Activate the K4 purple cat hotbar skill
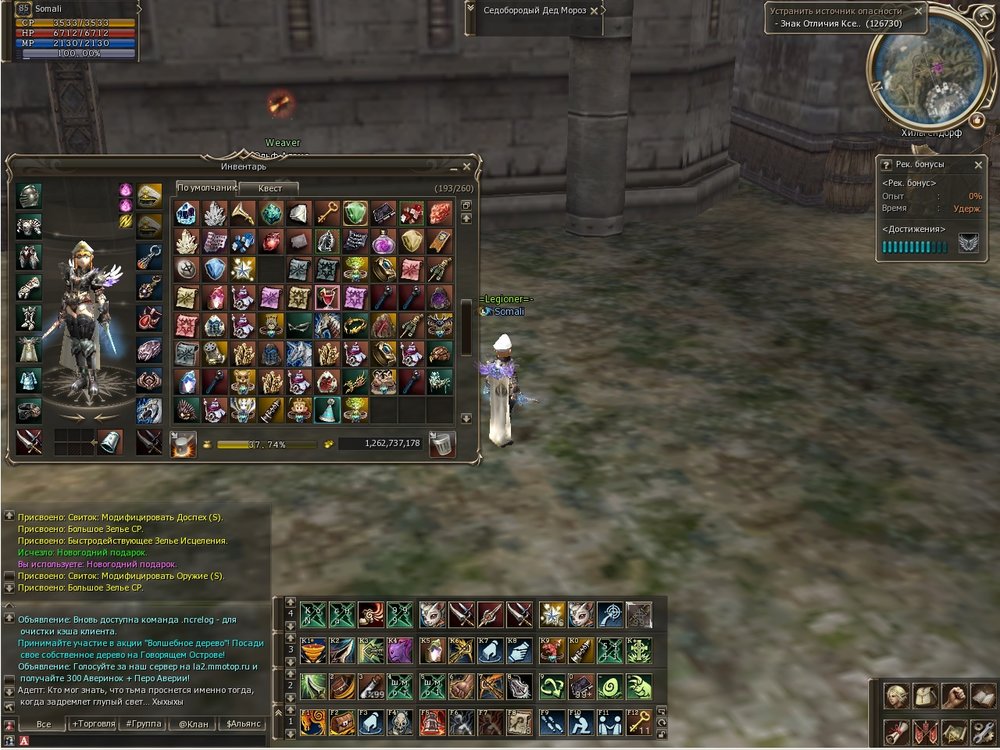This screenshot has width=1000, height=750. point(400,650)
